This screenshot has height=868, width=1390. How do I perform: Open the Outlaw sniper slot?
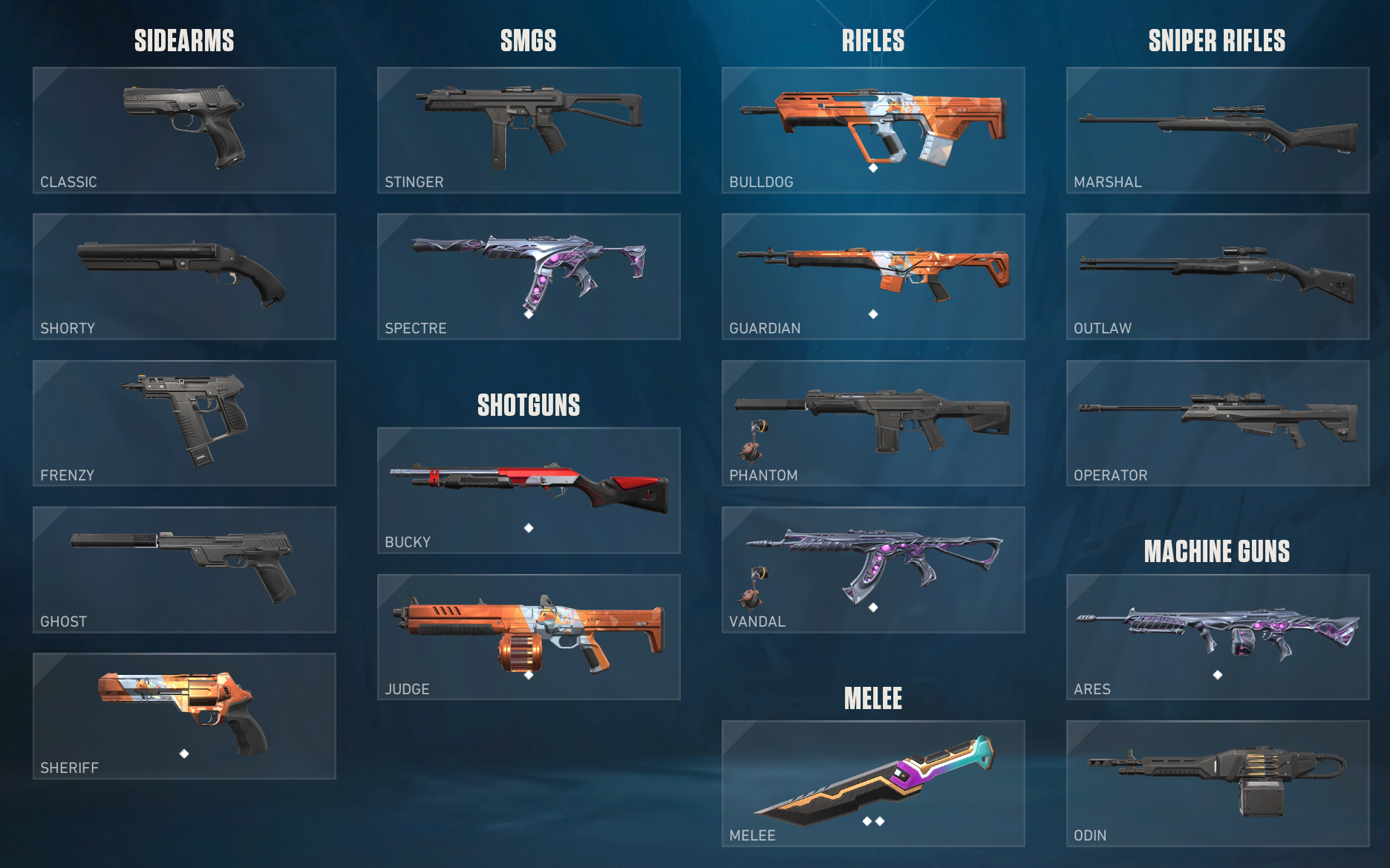point(1218,276)
